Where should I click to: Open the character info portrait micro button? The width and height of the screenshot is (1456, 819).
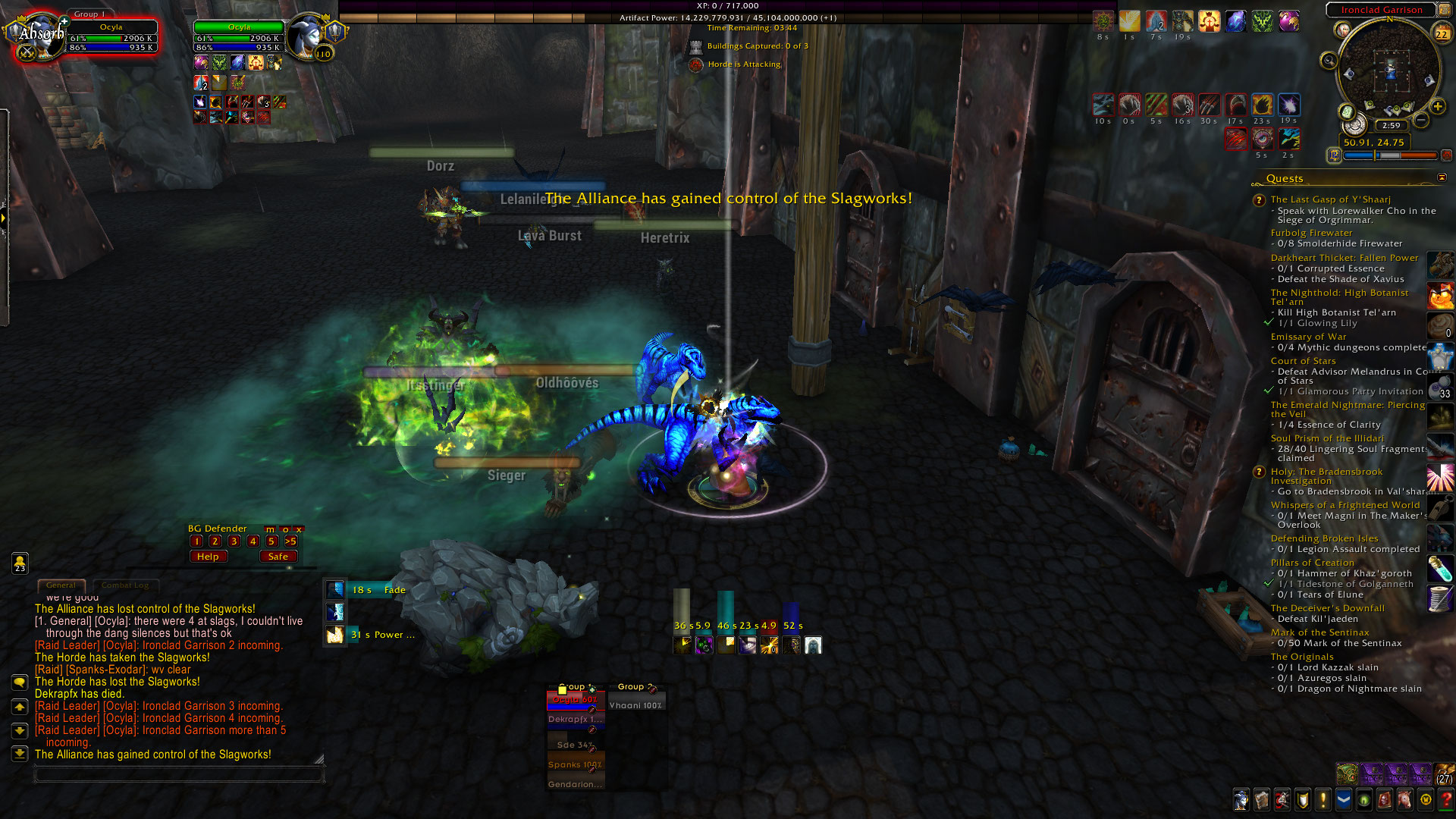[x=1241, y=800]
